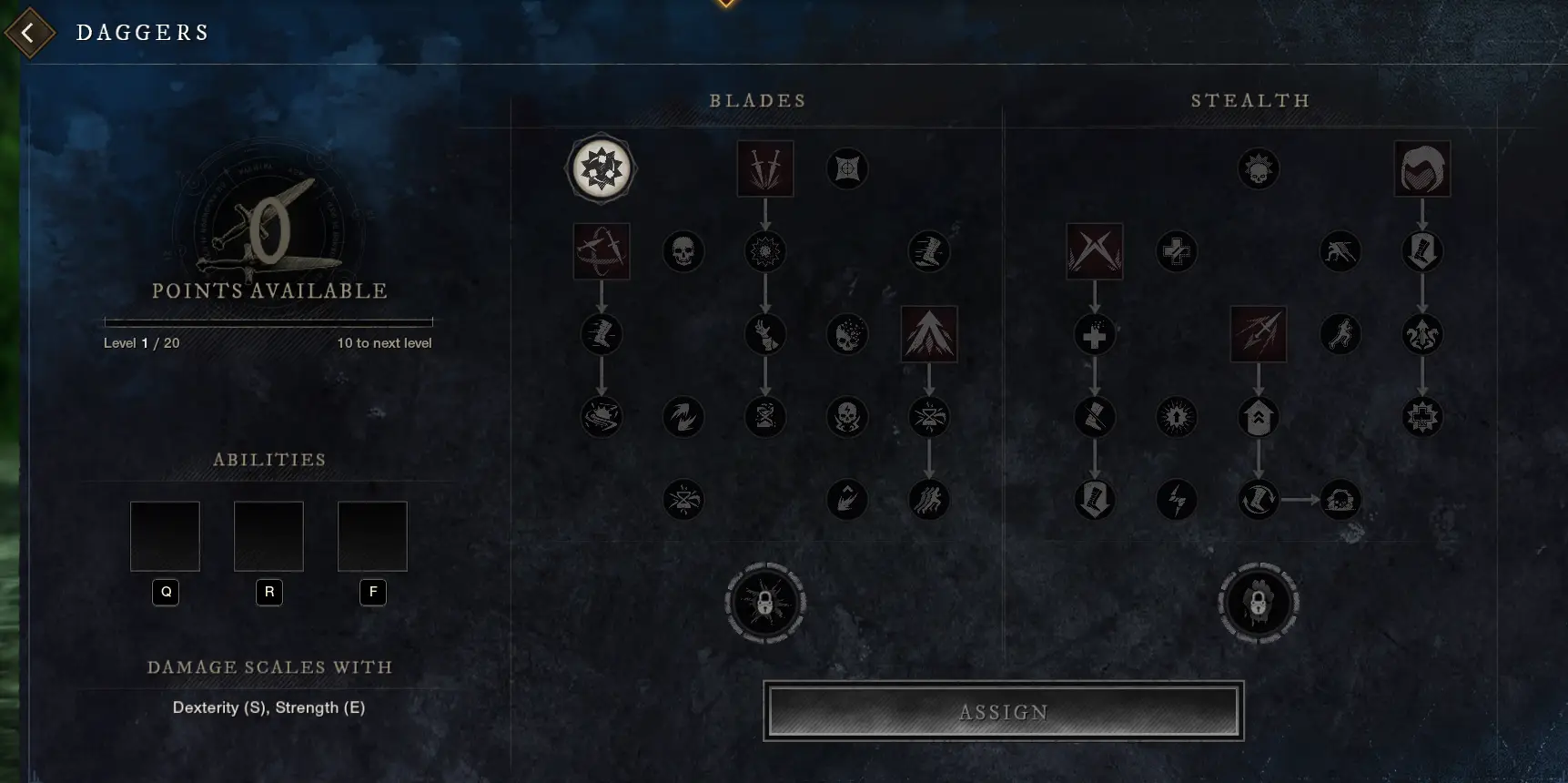Open the locked ultimate node under the Stealth tree
Screen dimensions: 1568x783
pyautogui.click(x=1257, y=604)
